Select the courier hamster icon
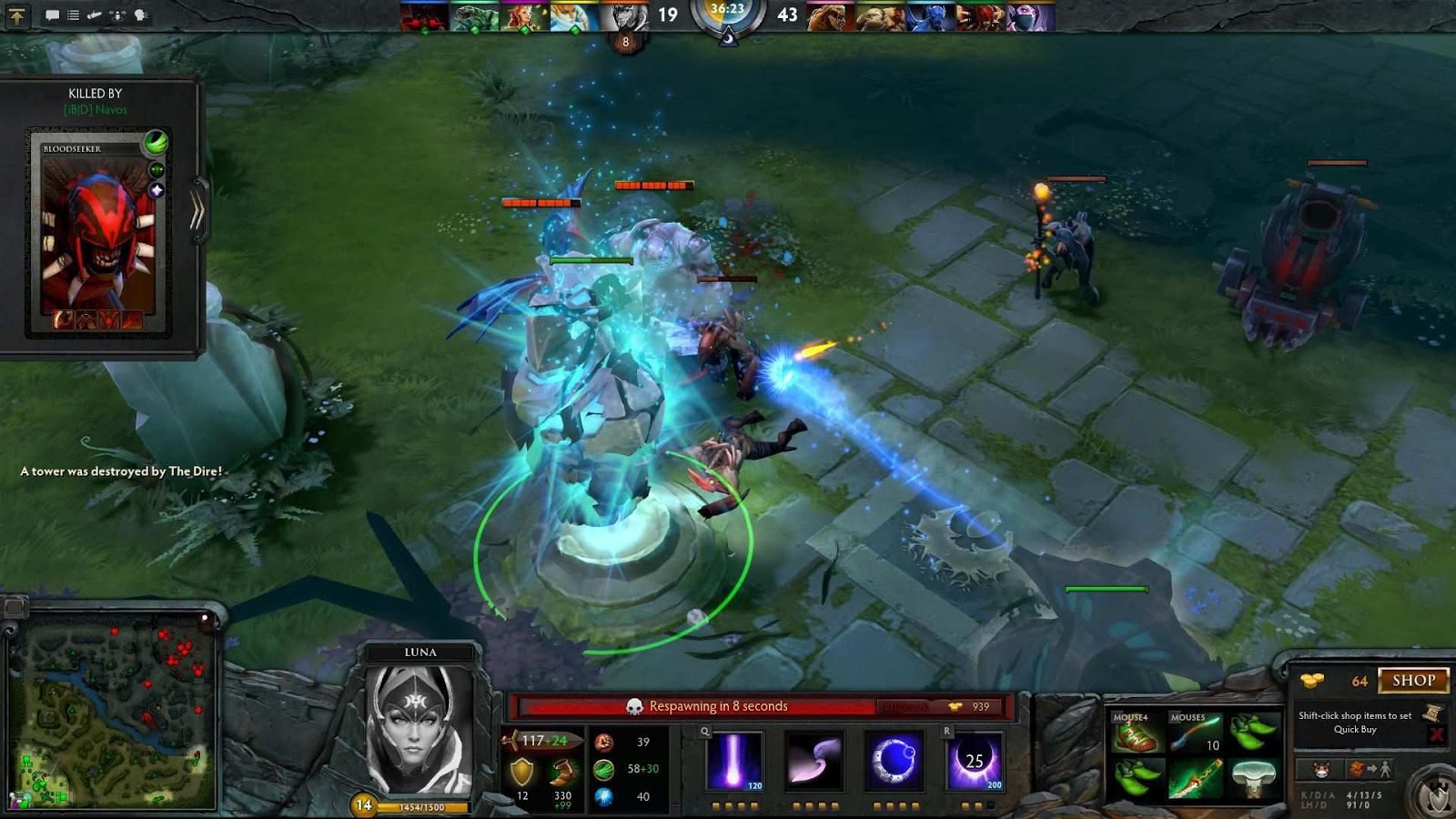 coord(1323,771)
